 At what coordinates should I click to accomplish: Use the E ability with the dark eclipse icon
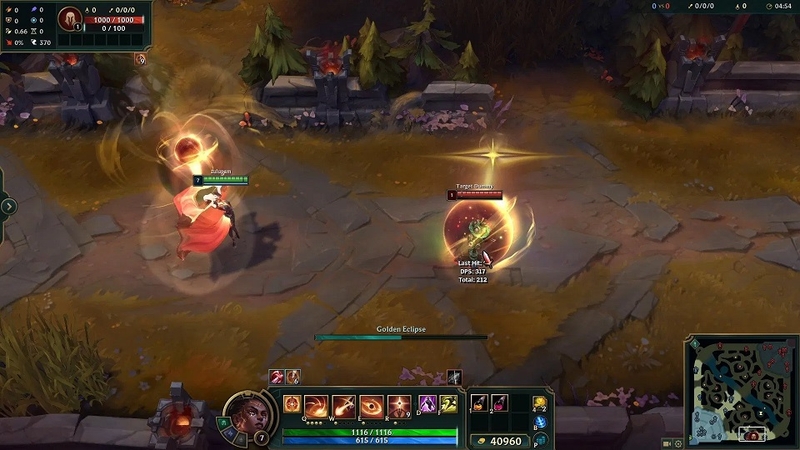(372, 405)
